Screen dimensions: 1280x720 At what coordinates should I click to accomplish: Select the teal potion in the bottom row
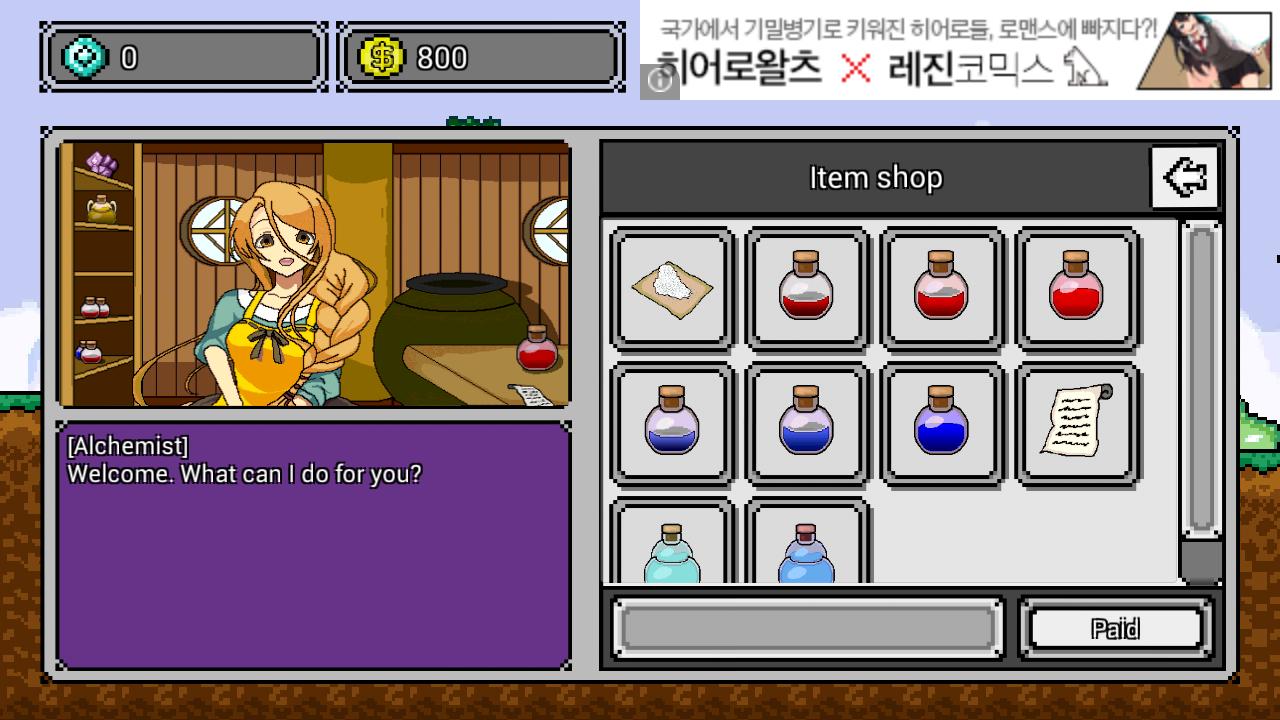pos(672,545)
